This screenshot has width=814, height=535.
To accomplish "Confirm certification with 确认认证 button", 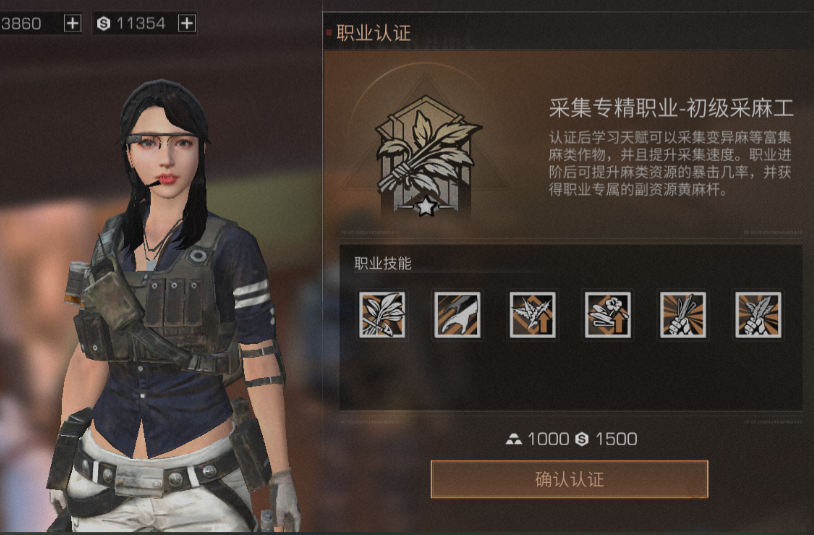I will [569, 479].
